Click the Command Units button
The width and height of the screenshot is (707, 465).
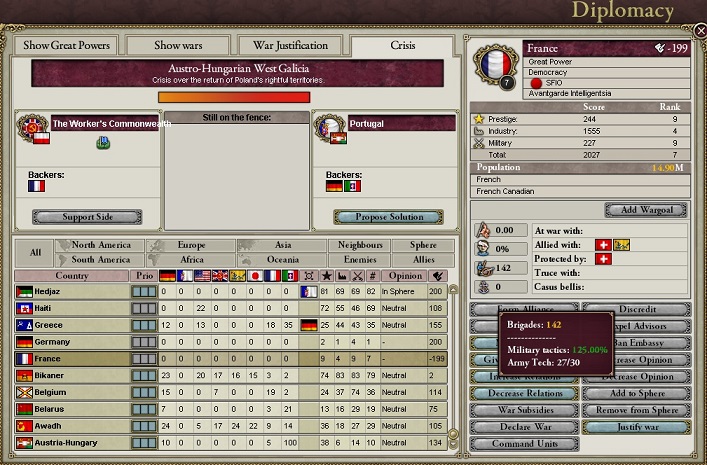click(x=523, y=444)
